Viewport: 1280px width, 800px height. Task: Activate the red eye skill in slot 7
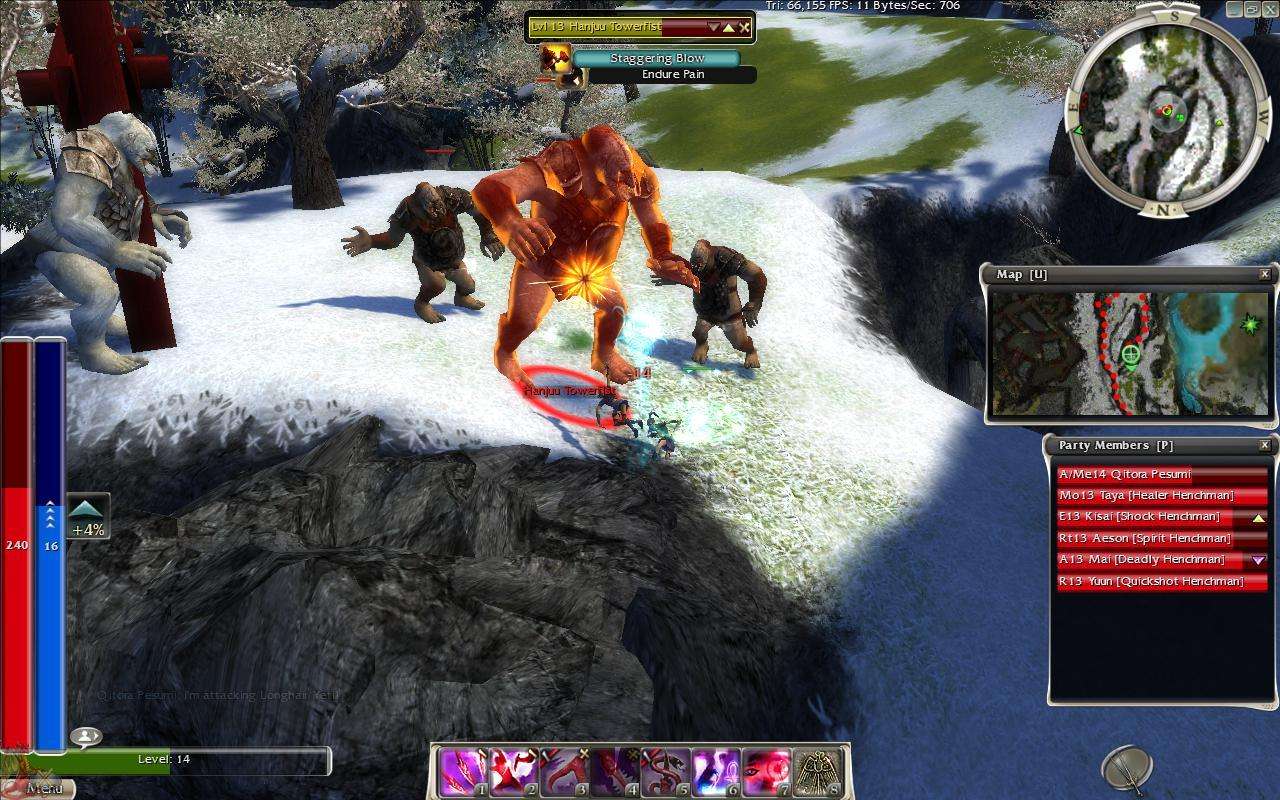click(767, 772)
